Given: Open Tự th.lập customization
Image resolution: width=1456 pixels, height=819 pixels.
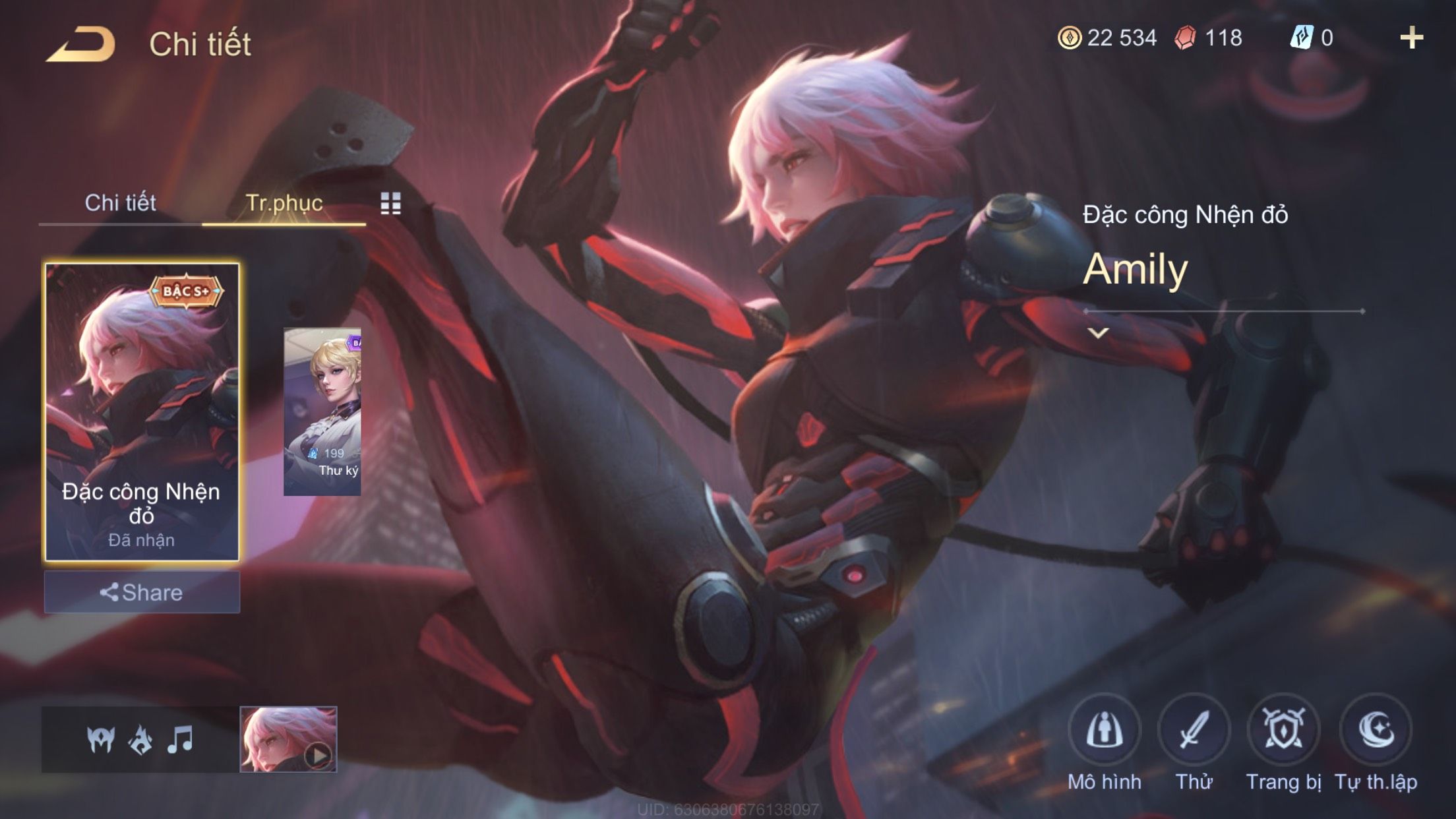Looking at the screenshot, I should 1376,731.
